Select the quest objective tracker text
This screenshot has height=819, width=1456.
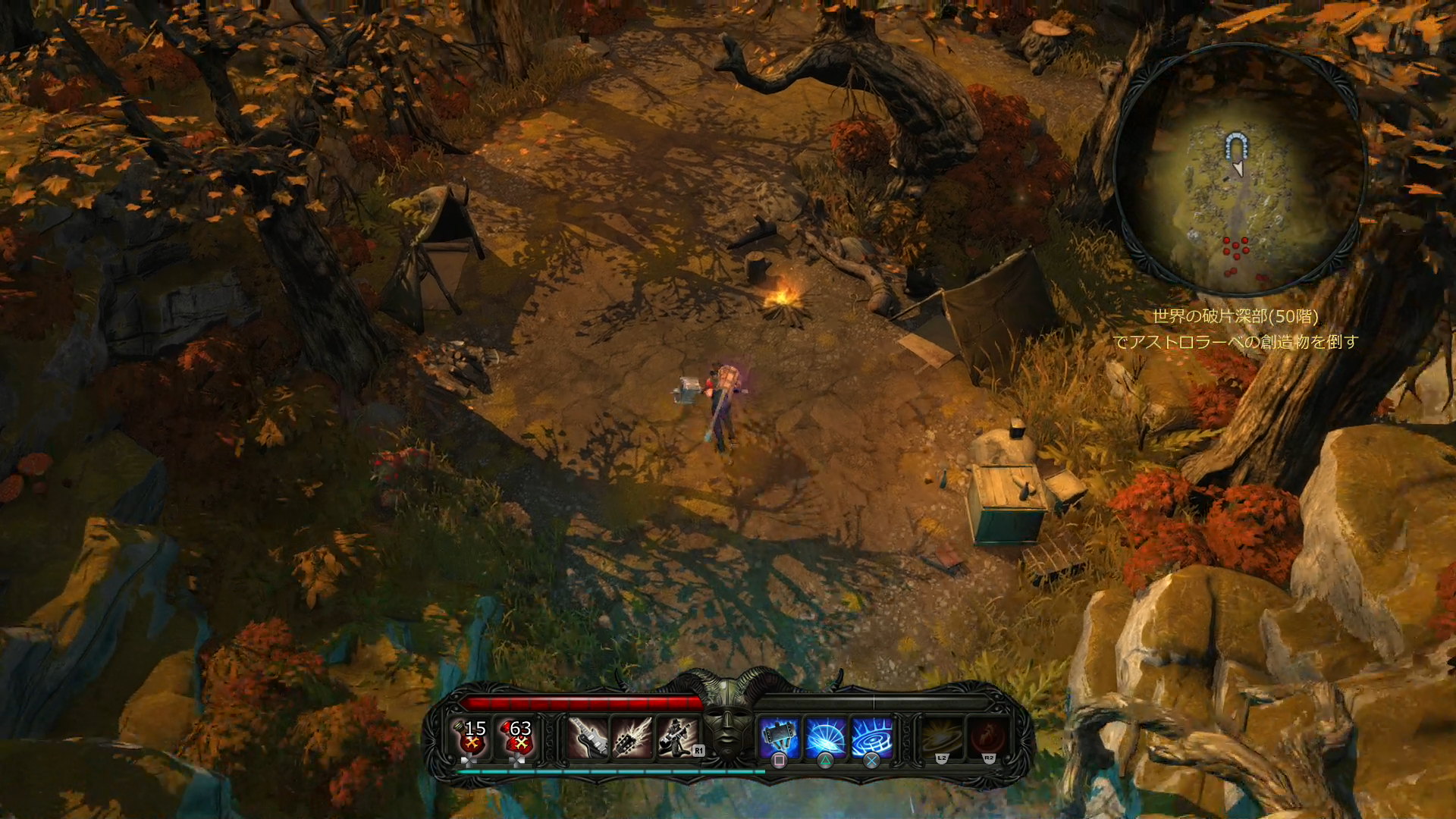pos(1235,329)
